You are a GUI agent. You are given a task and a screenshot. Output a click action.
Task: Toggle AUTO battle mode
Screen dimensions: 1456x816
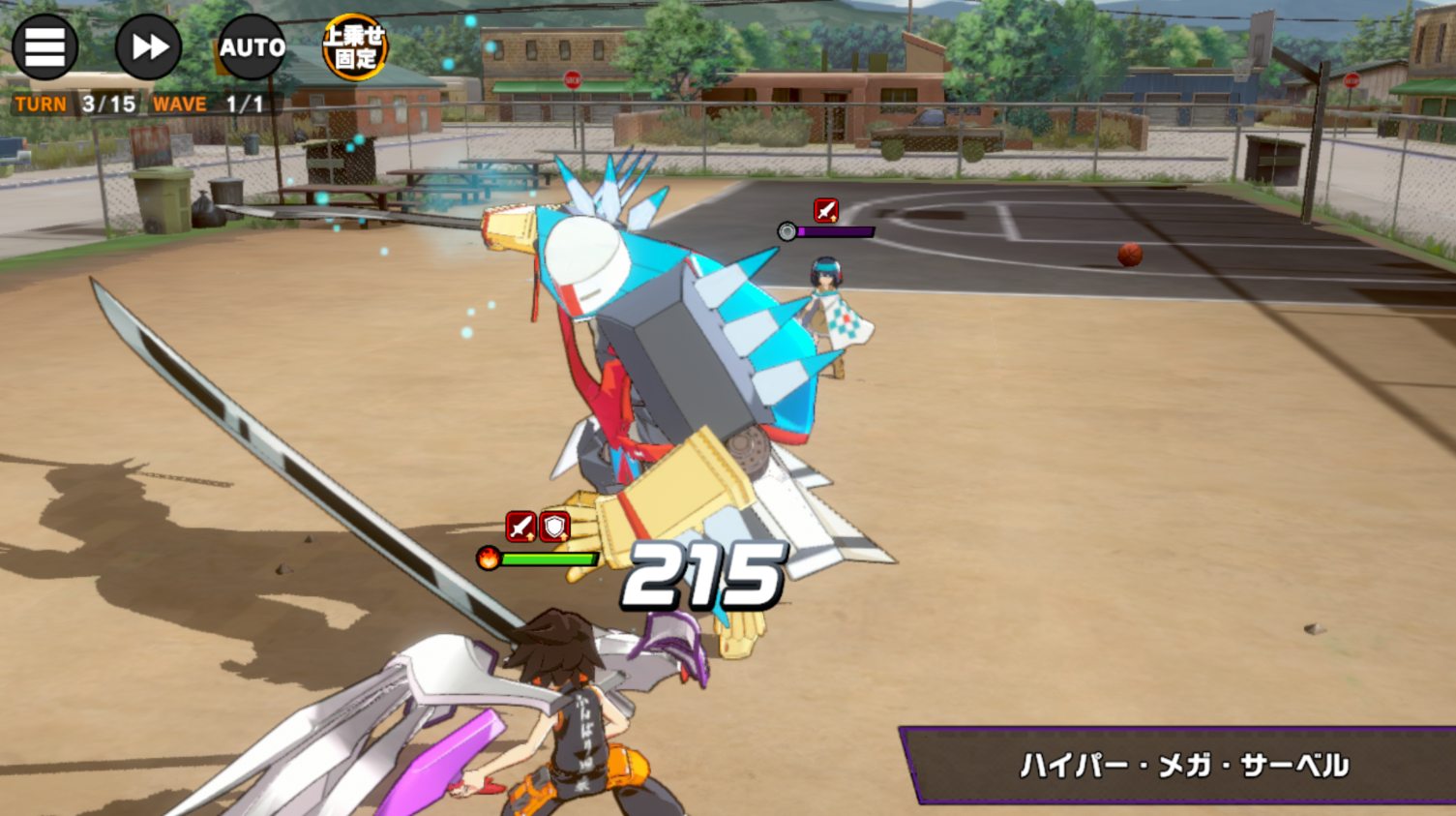tap(252, 46)
